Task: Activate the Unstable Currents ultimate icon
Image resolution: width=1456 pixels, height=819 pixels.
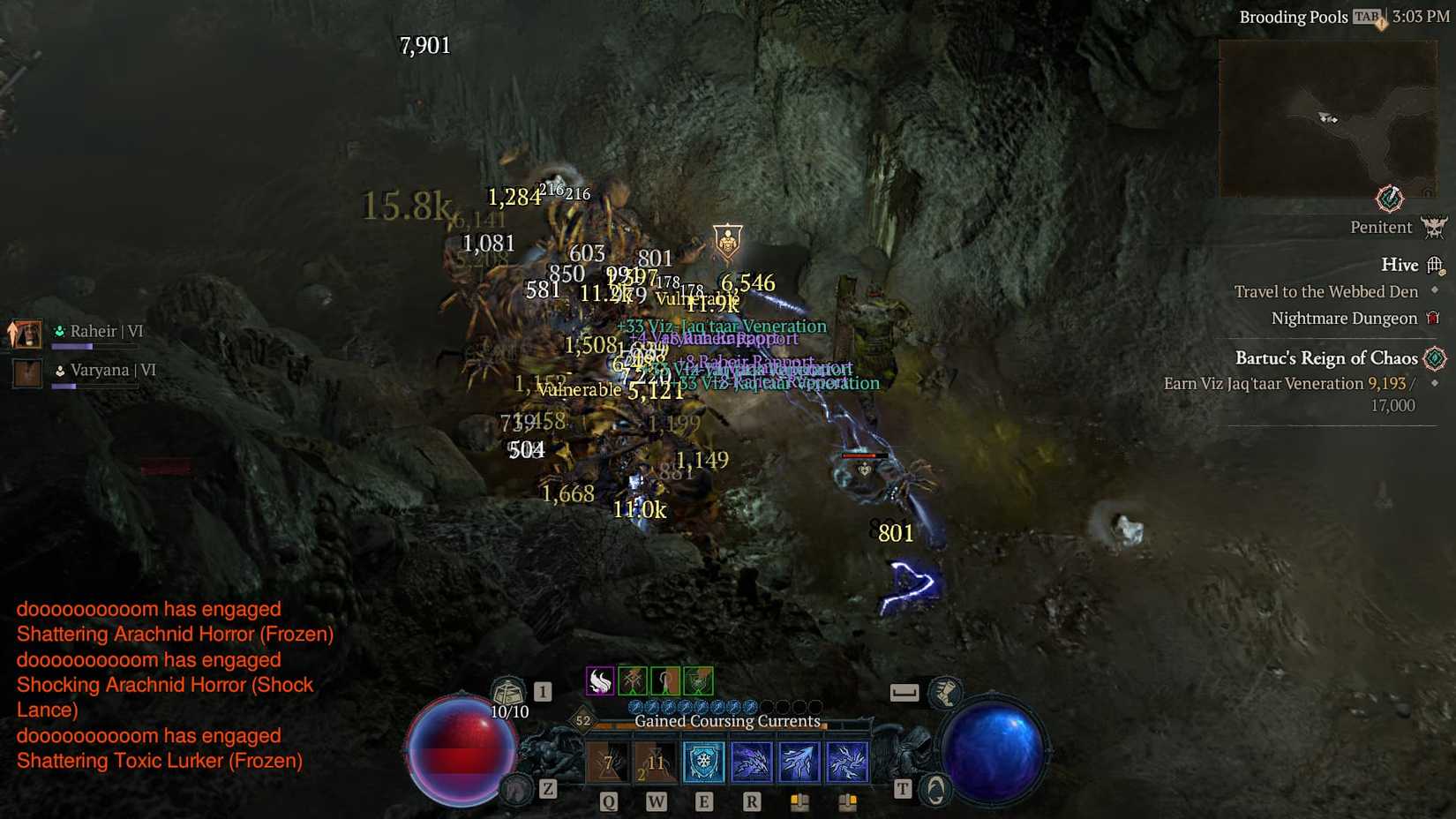Action: click(849, 762)
